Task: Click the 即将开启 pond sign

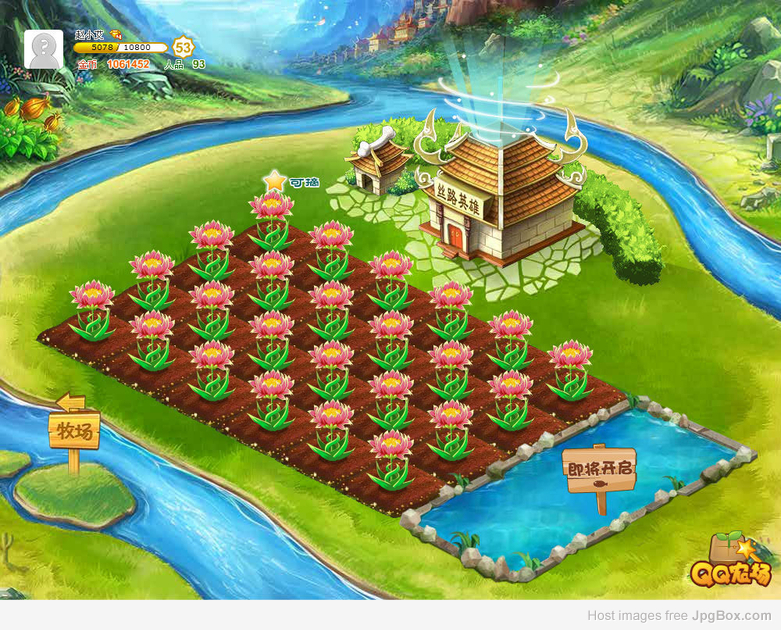Action: point(600,468)
